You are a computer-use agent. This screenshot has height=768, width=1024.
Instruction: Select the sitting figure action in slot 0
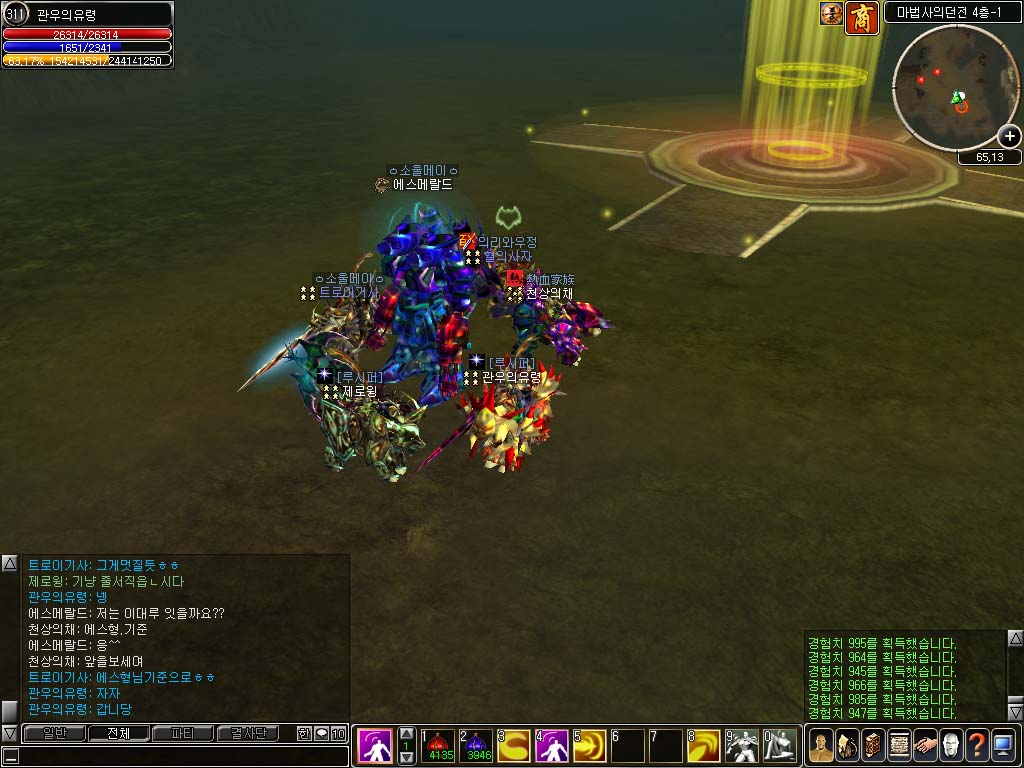[779, 746]
